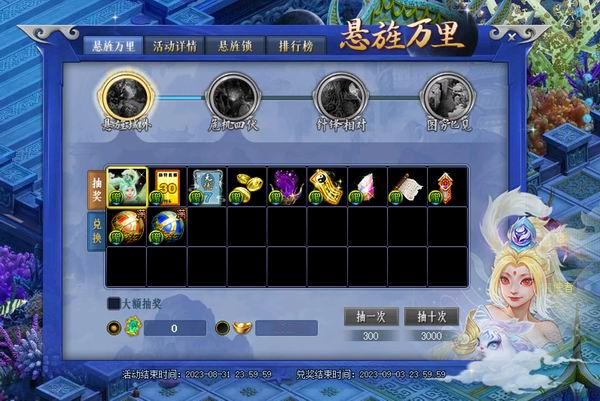
Task: Switch to the 兑换 side tab
Action: point(96,230)
